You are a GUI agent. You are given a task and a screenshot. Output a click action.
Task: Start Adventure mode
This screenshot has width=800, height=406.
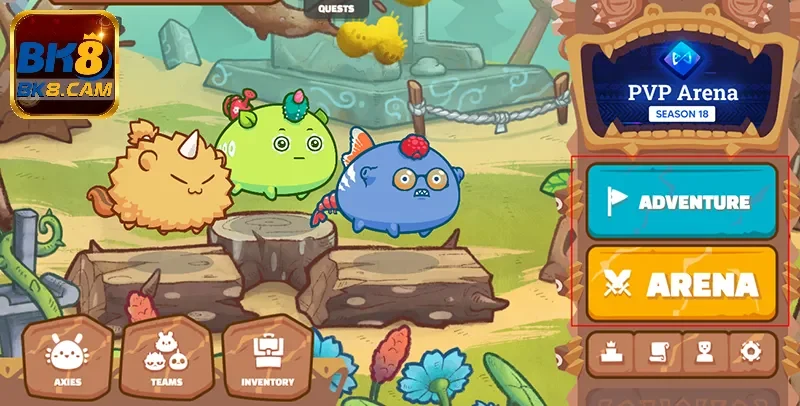pos(681,200)
